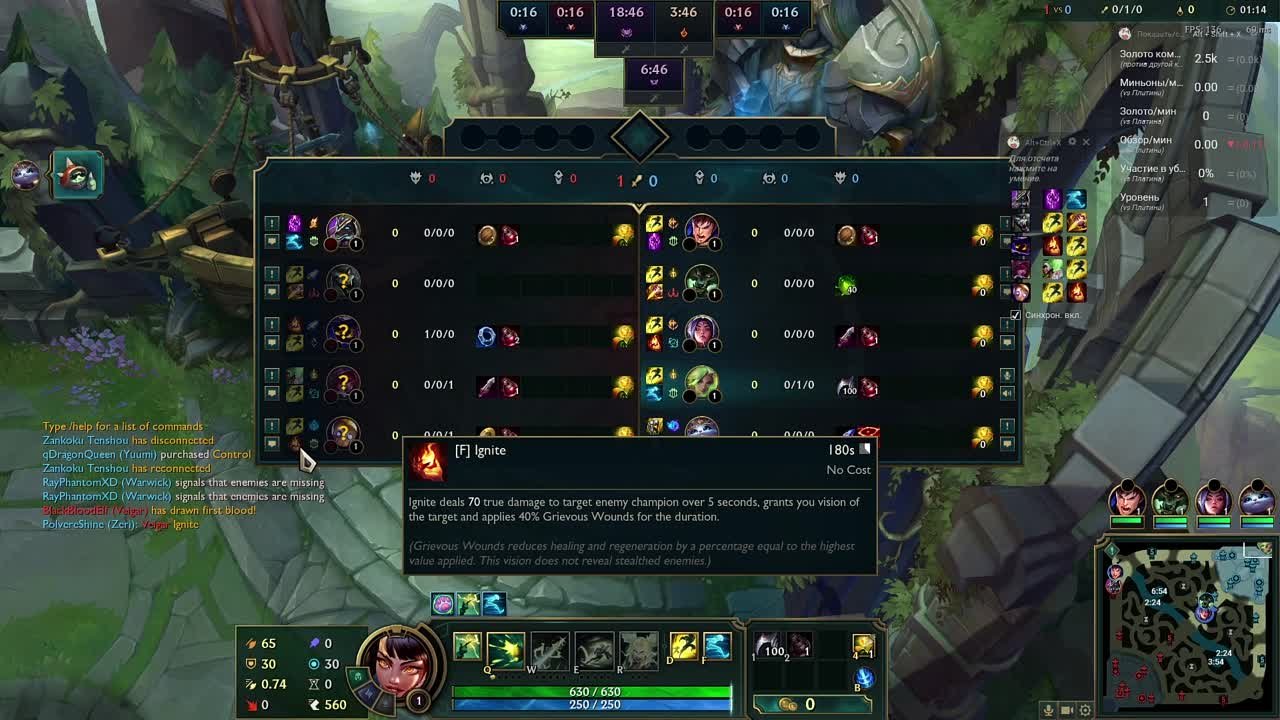1280x720 pixels.
Task: Mute an ally via the chat bubble on scoreboard
Action: [x=272, y=242]
